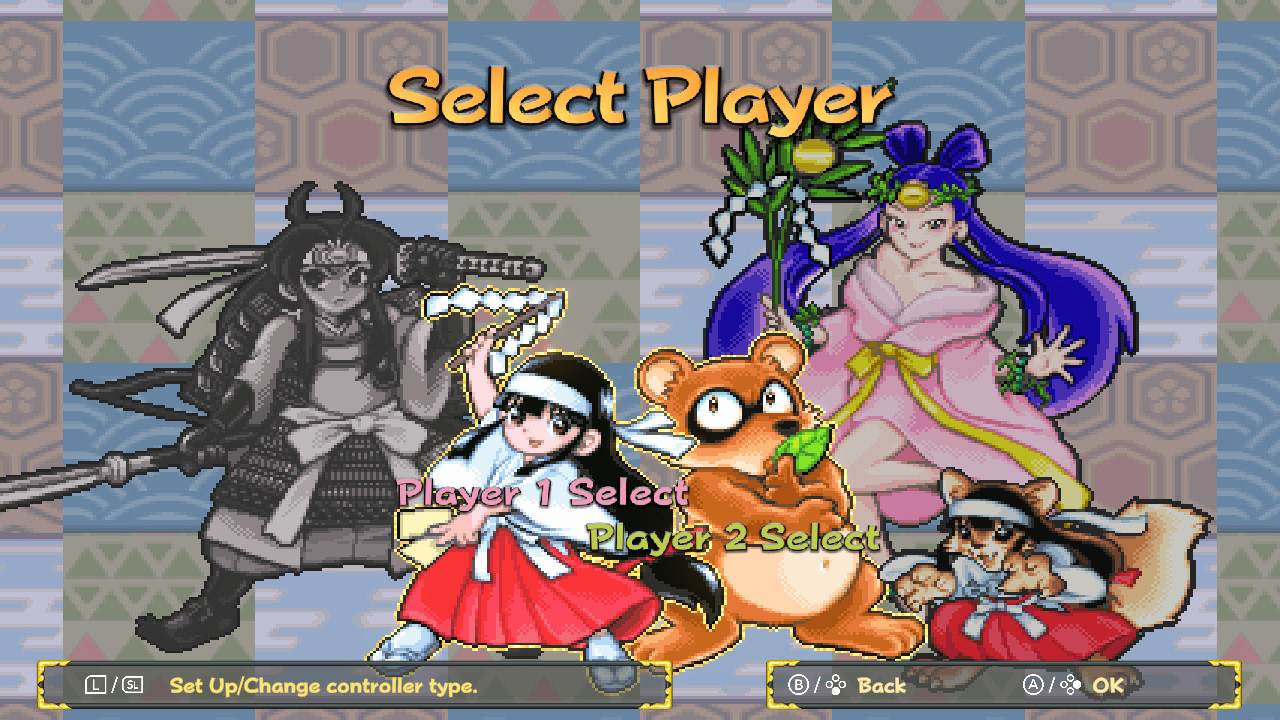Click the SL button icon
The height and width of the screenshot is (720, 1280).
[134, 684]
